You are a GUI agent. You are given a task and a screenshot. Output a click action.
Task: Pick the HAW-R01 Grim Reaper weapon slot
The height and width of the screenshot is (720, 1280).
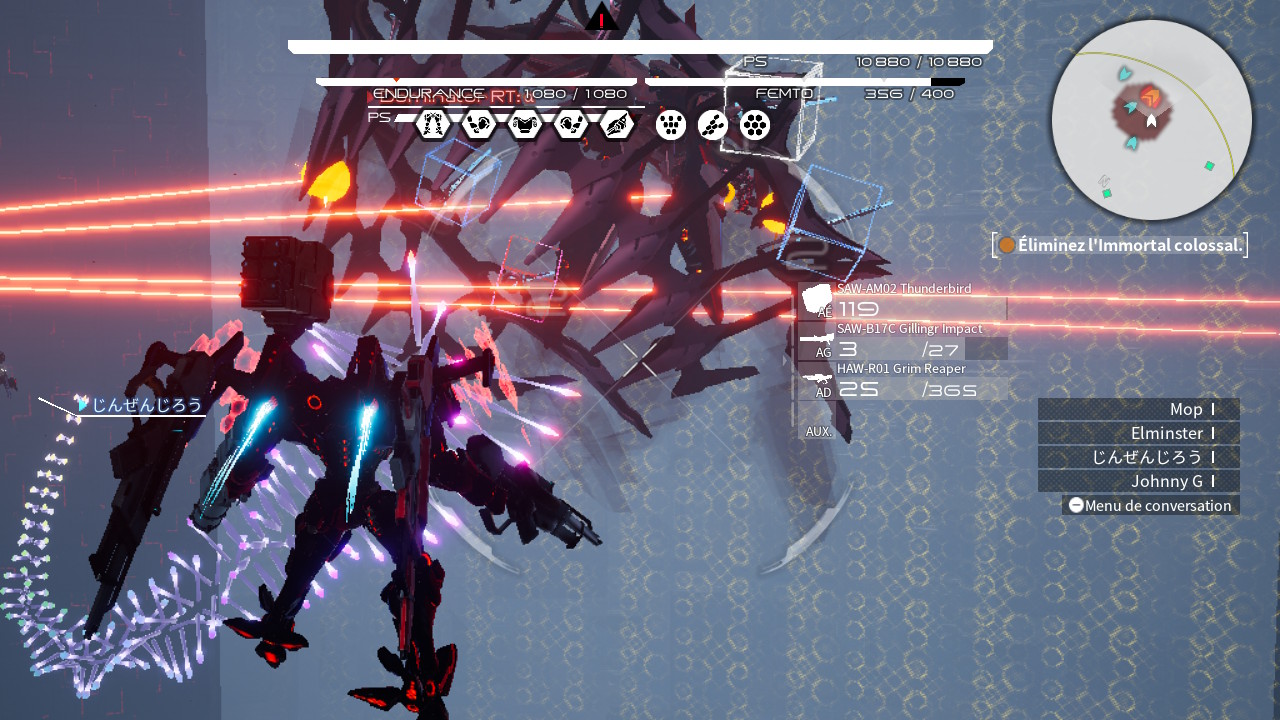(902, 382)
